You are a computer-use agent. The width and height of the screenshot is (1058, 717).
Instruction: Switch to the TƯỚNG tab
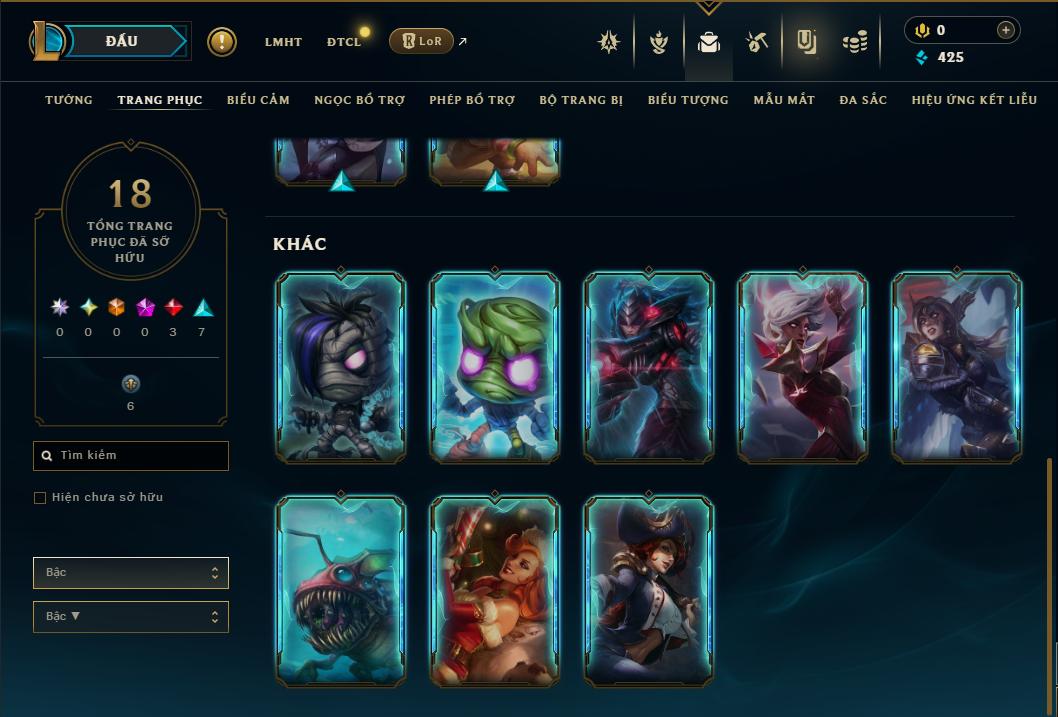[69, 100]
